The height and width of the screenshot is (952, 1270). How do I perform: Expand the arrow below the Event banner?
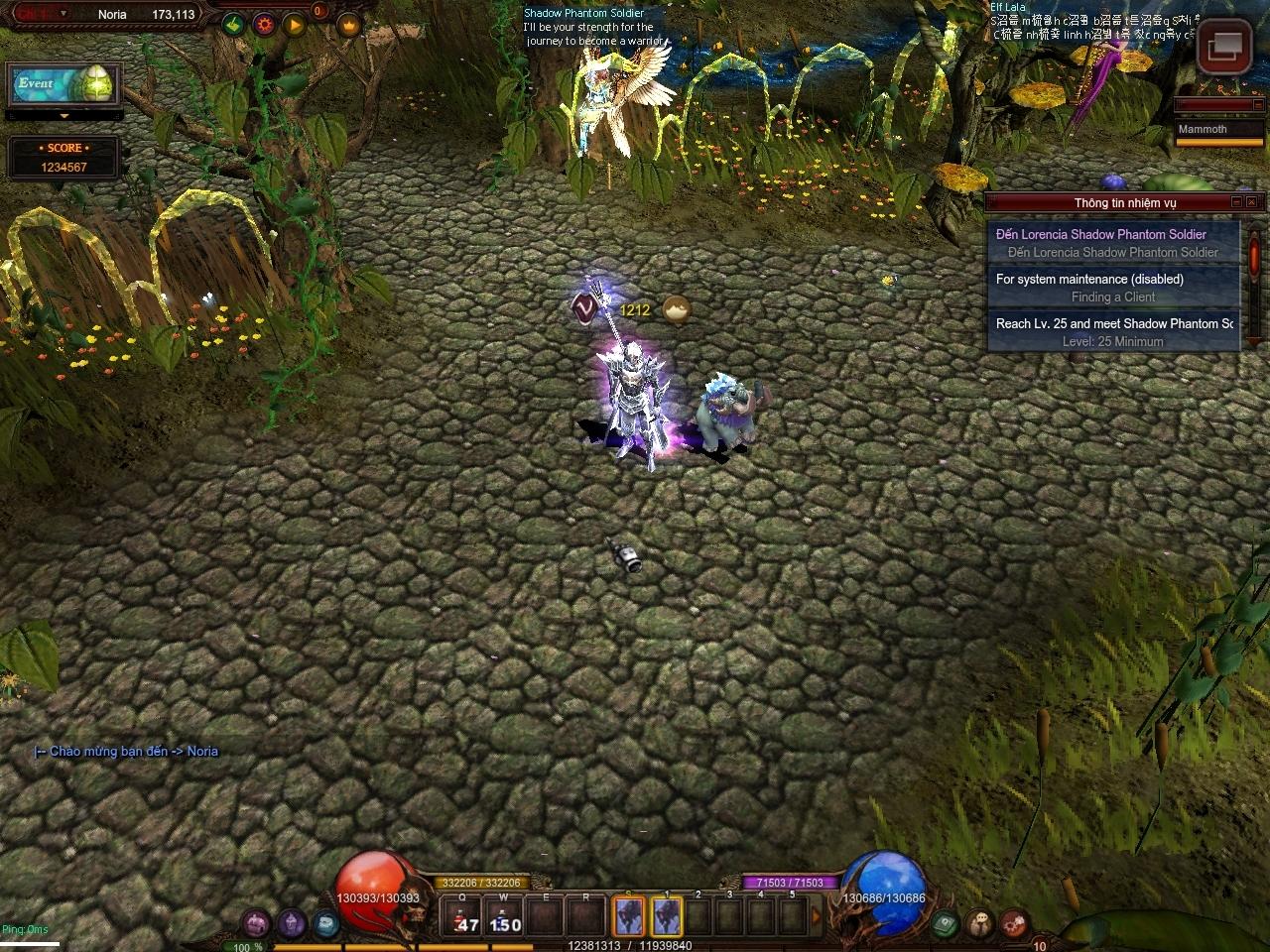coord(64,116)
